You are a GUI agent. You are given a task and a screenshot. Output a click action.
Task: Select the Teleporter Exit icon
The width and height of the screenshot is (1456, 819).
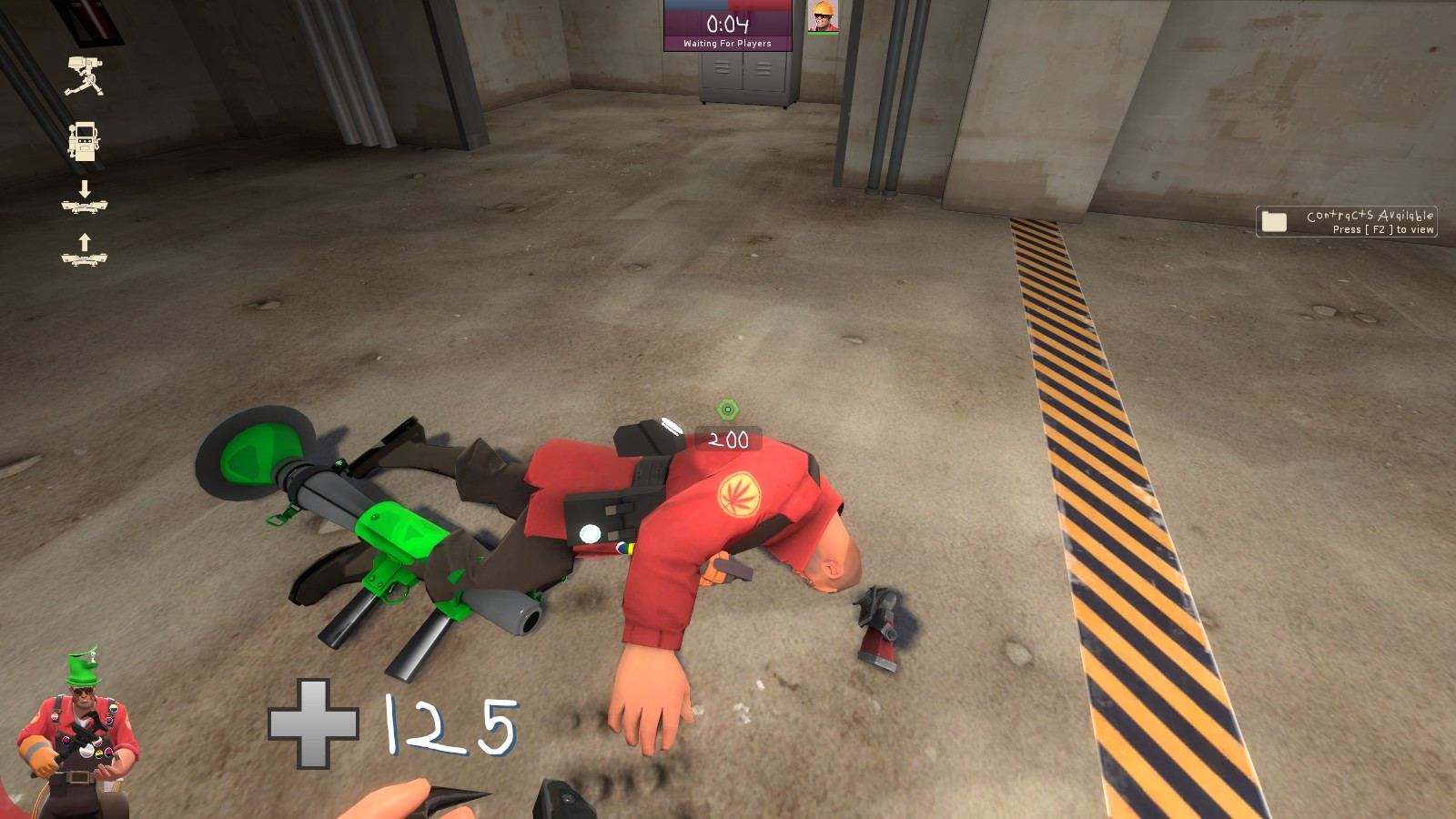pyautogui.click(x=86, y=261)
